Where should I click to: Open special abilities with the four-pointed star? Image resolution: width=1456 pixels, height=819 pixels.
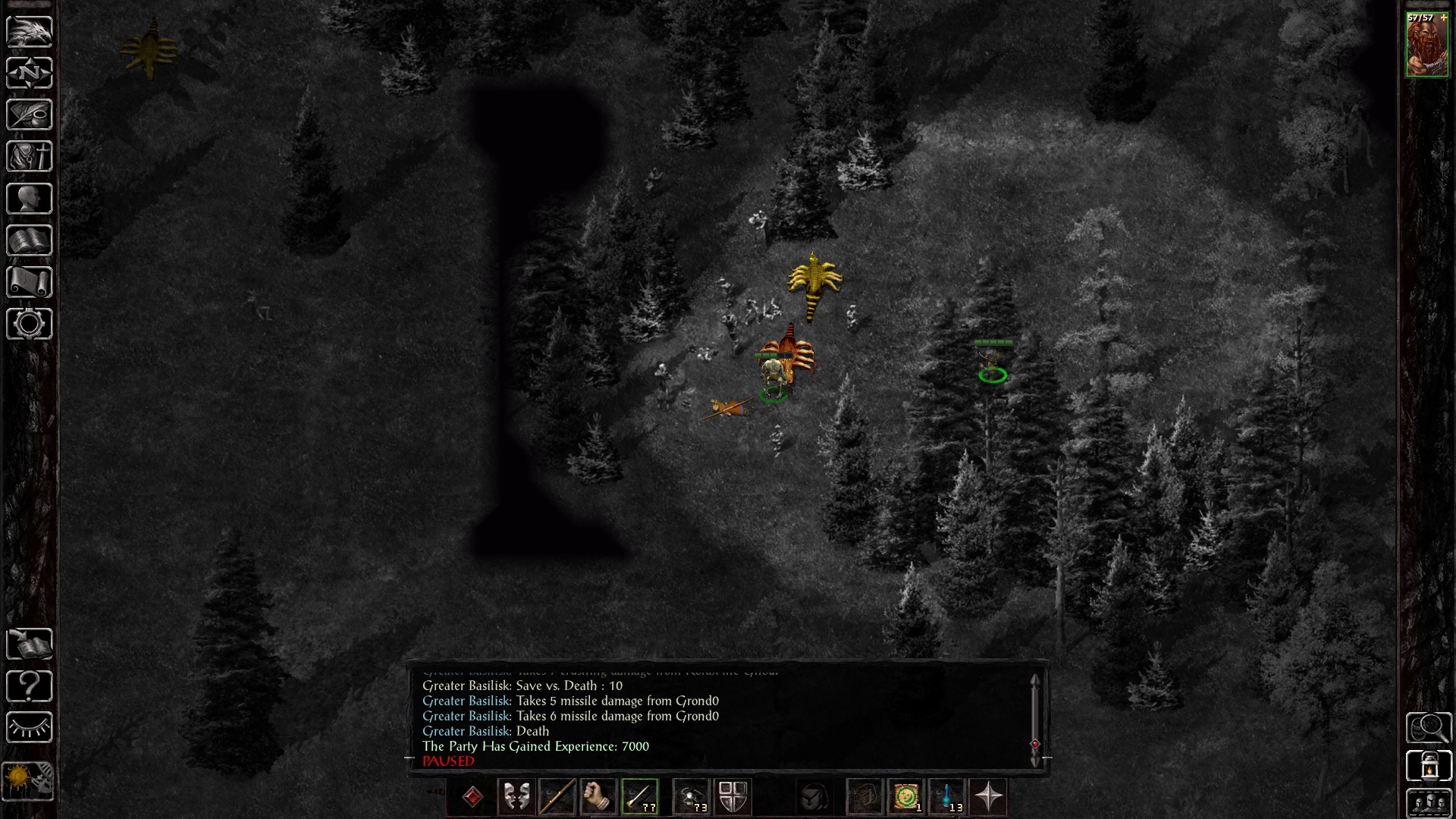click(x=988, y=797)
